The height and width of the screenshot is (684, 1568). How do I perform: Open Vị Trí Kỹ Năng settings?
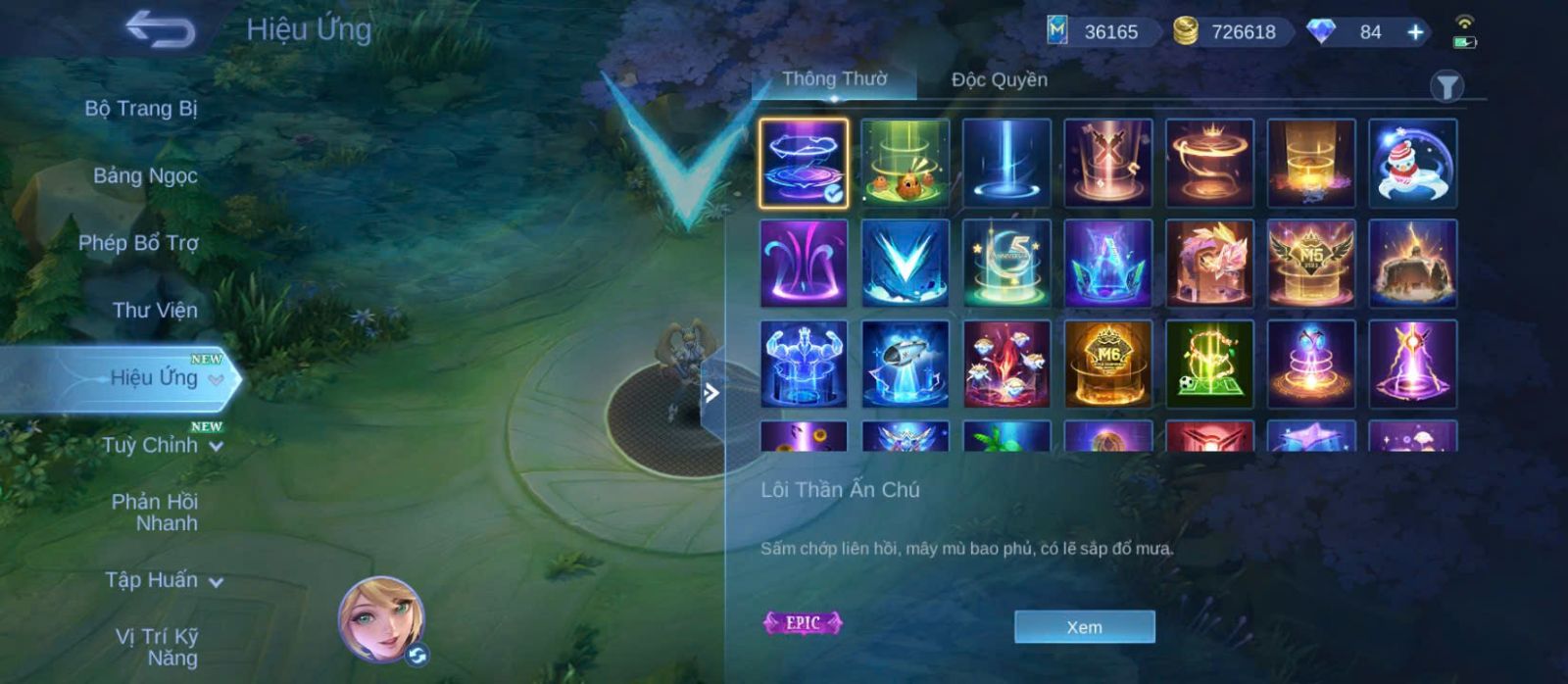click(x=157, y=648)
